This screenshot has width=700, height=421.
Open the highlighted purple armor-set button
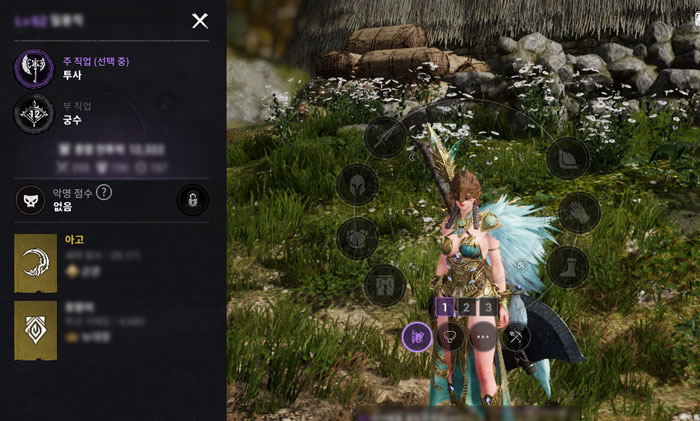[417, 337]
